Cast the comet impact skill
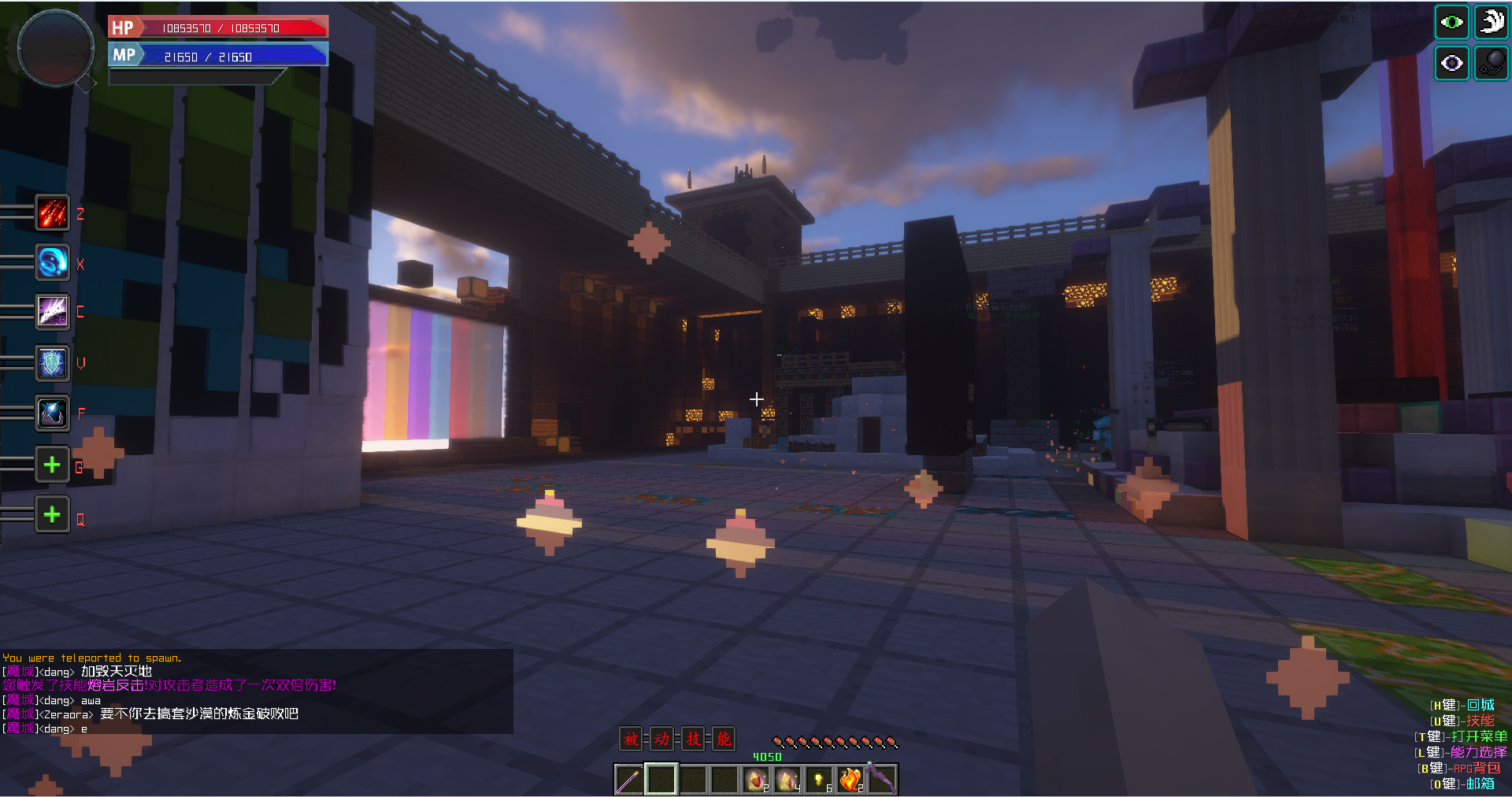Viewport: 1512px width, 797px height. [x=53, y=413]
